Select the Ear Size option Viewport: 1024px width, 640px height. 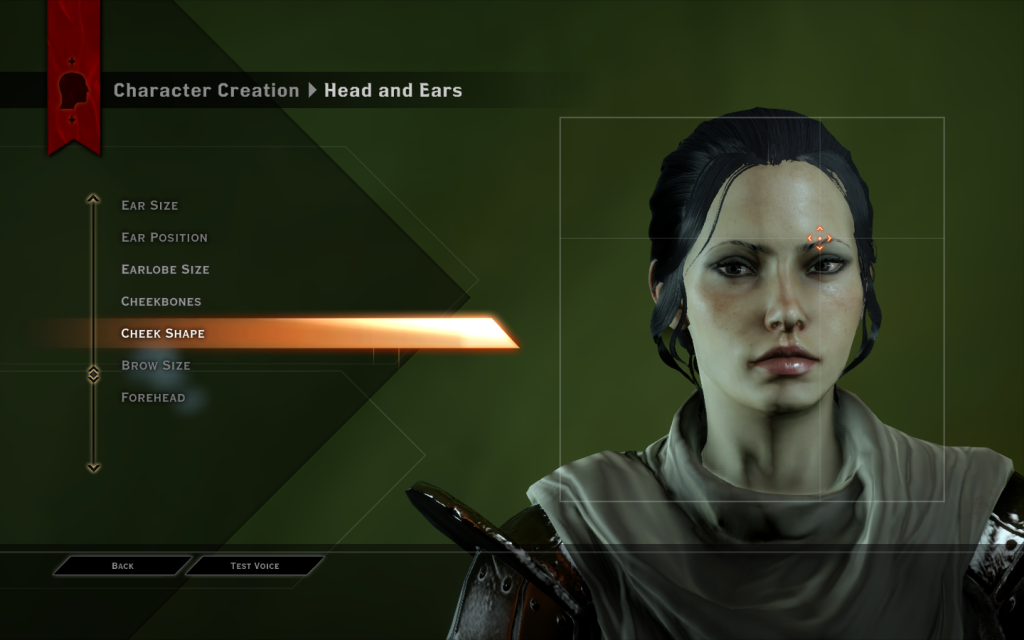[150, 205]
